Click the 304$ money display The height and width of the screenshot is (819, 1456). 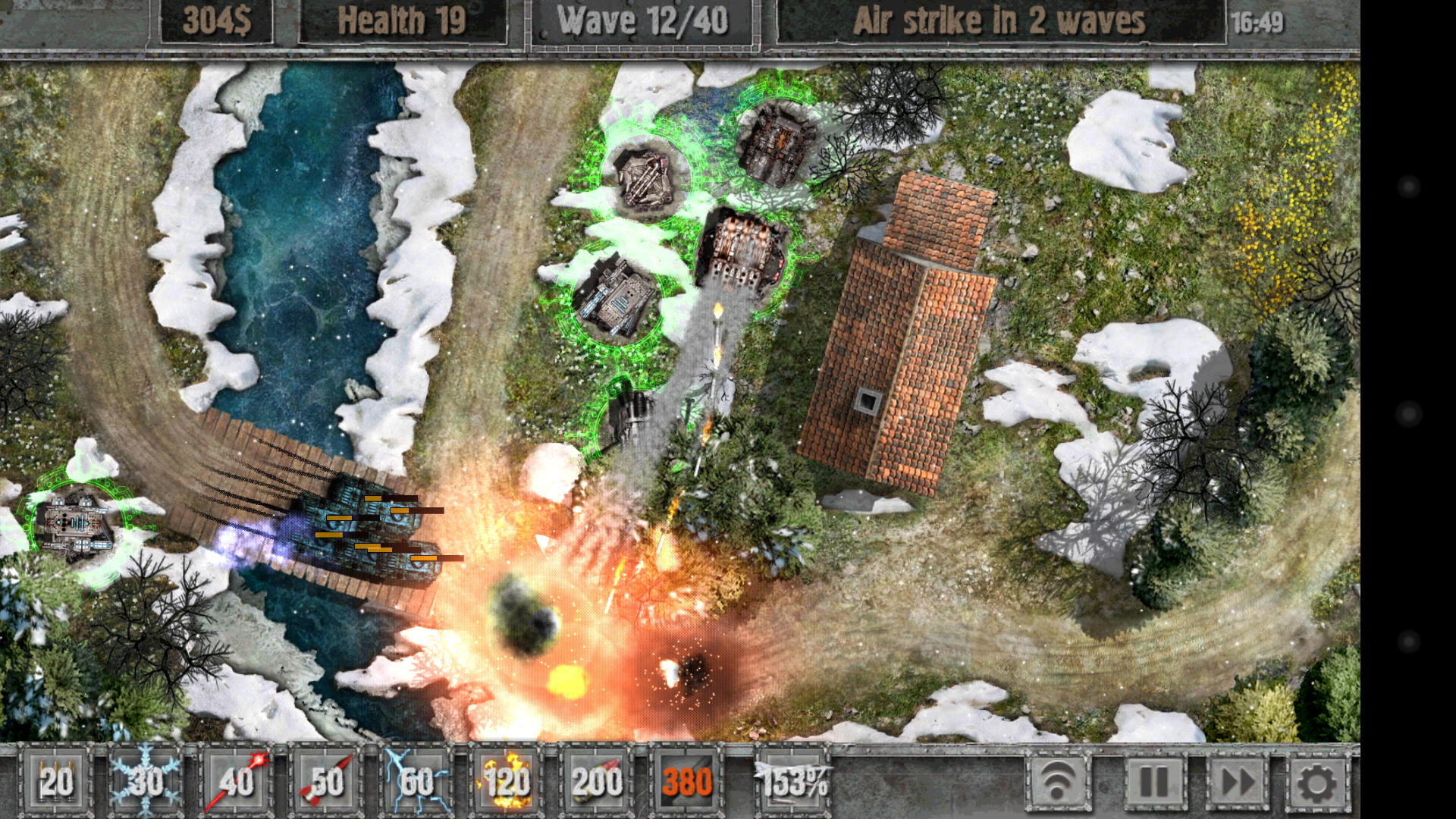pyautogui.click(x=216, y=20)
